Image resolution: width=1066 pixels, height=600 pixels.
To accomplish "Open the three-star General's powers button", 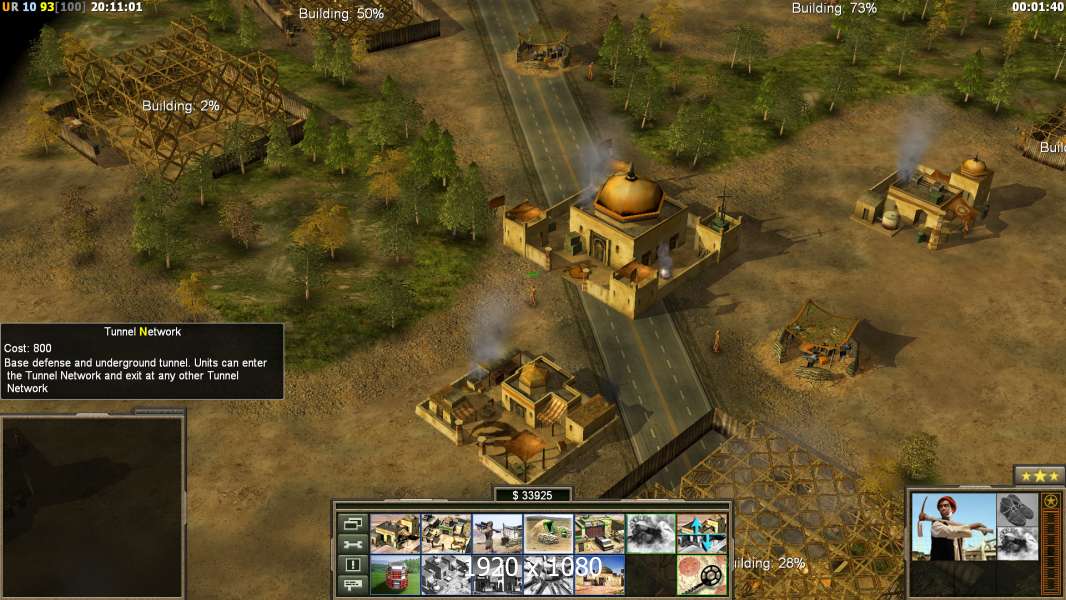I will coord(1039,475).
